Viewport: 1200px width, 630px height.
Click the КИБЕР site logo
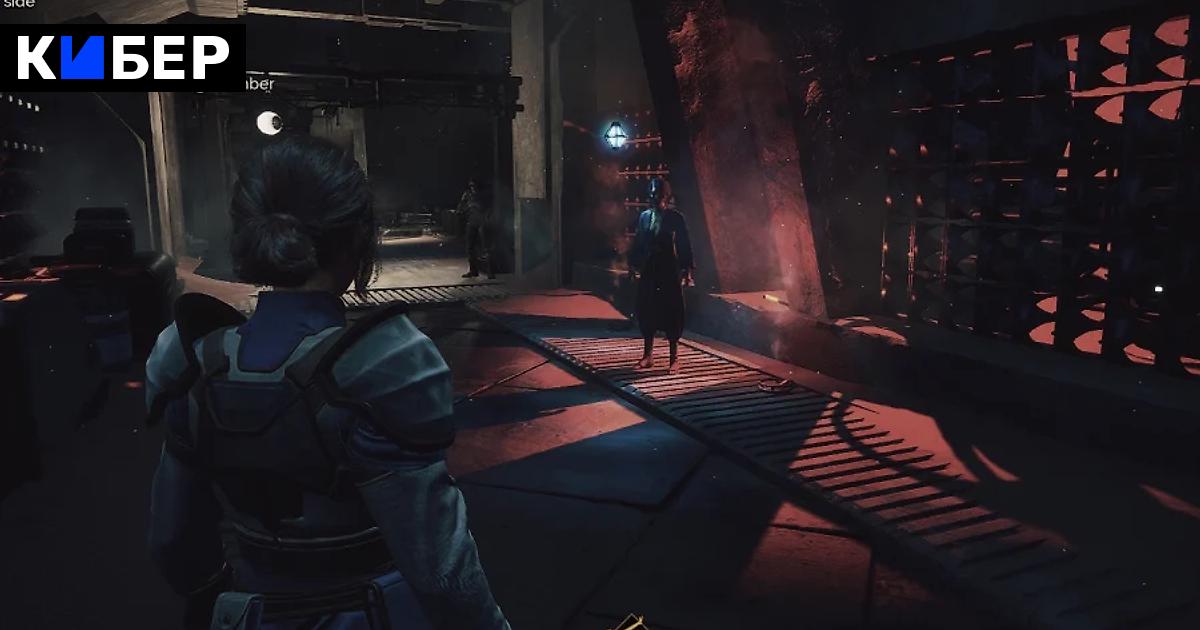[123, 58]
